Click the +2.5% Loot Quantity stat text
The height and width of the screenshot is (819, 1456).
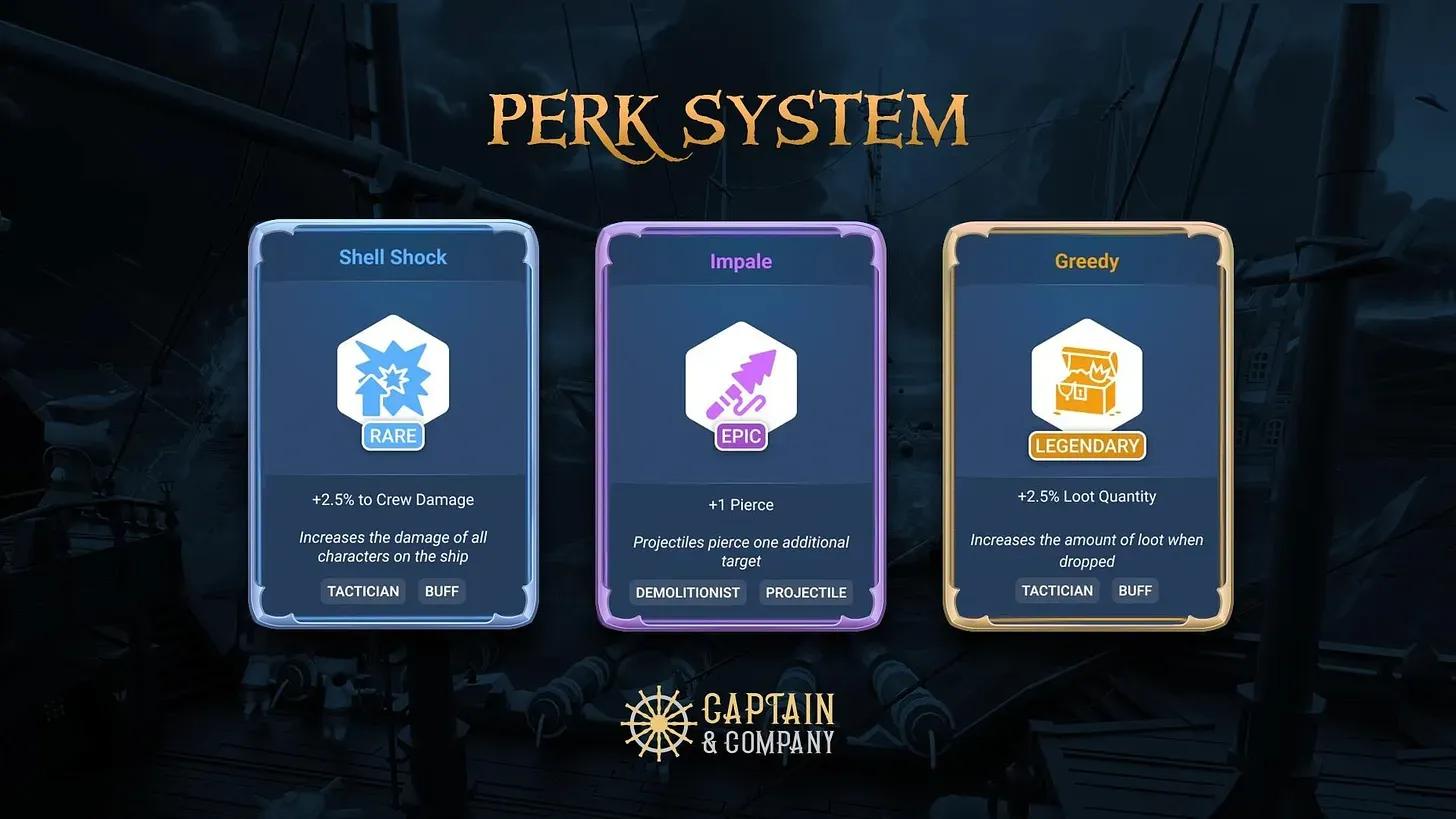click(1086, 496)
